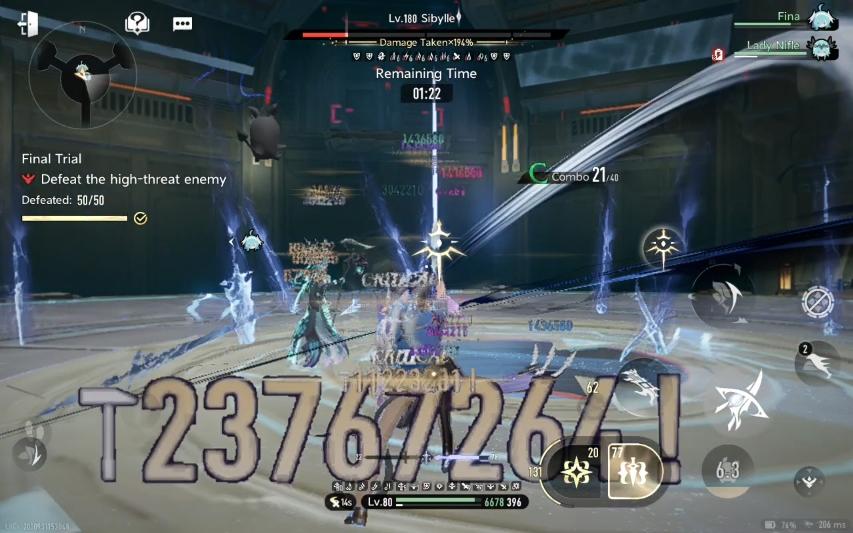
Task: Open the chat speech bubble
Action: click(x=182, y=24)
